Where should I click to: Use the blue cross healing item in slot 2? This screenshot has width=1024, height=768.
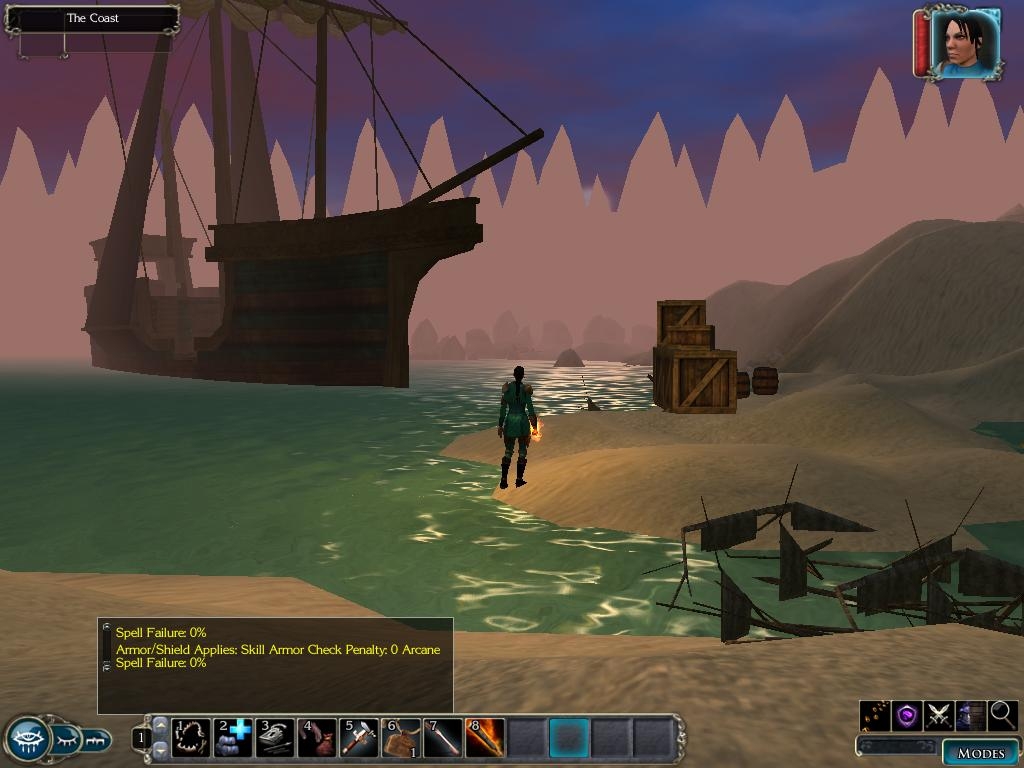click(x=233, y=738)
